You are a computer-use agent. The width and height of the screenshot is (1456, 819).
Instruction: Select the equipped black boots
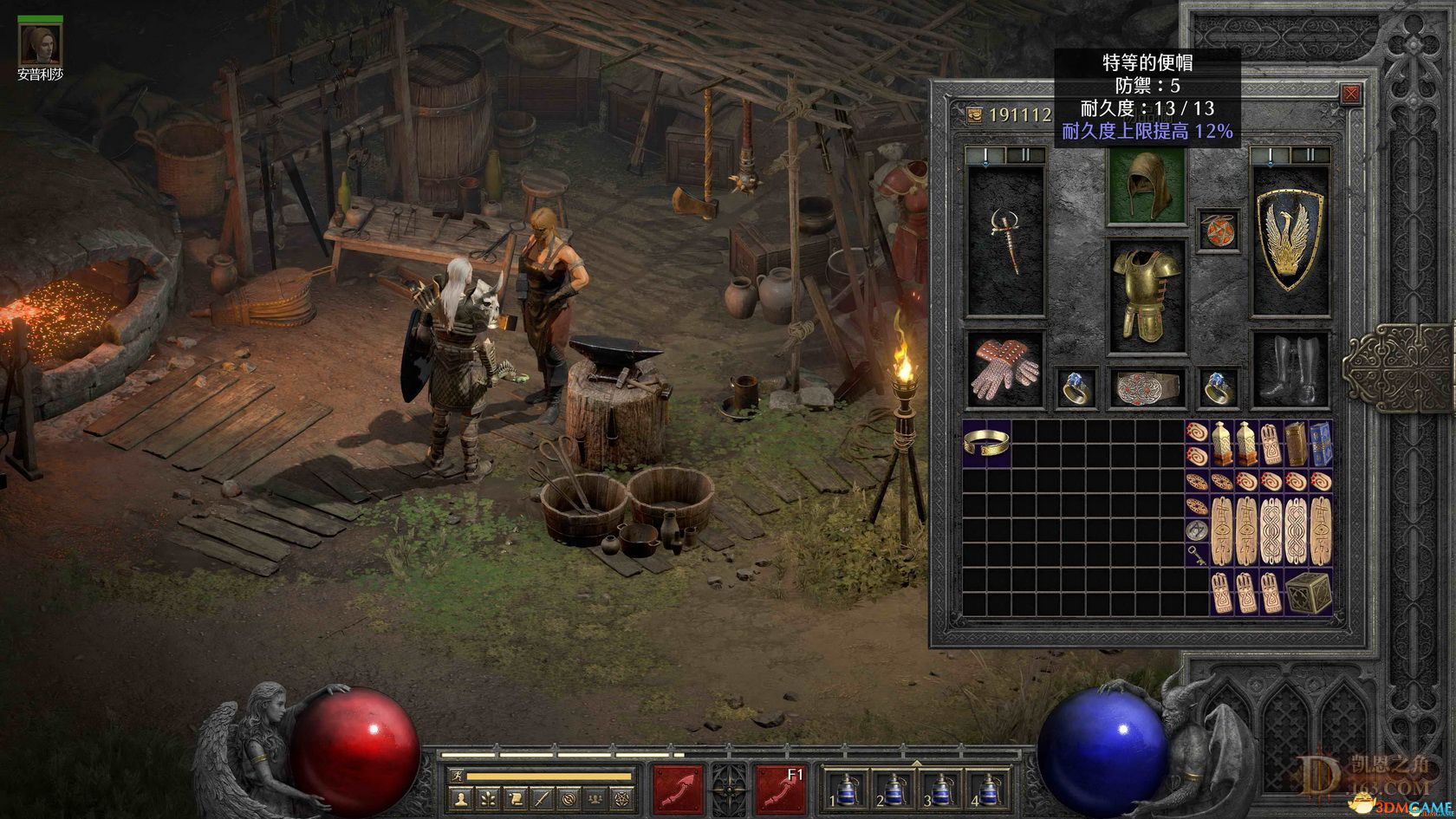[x=1290, y=370]
